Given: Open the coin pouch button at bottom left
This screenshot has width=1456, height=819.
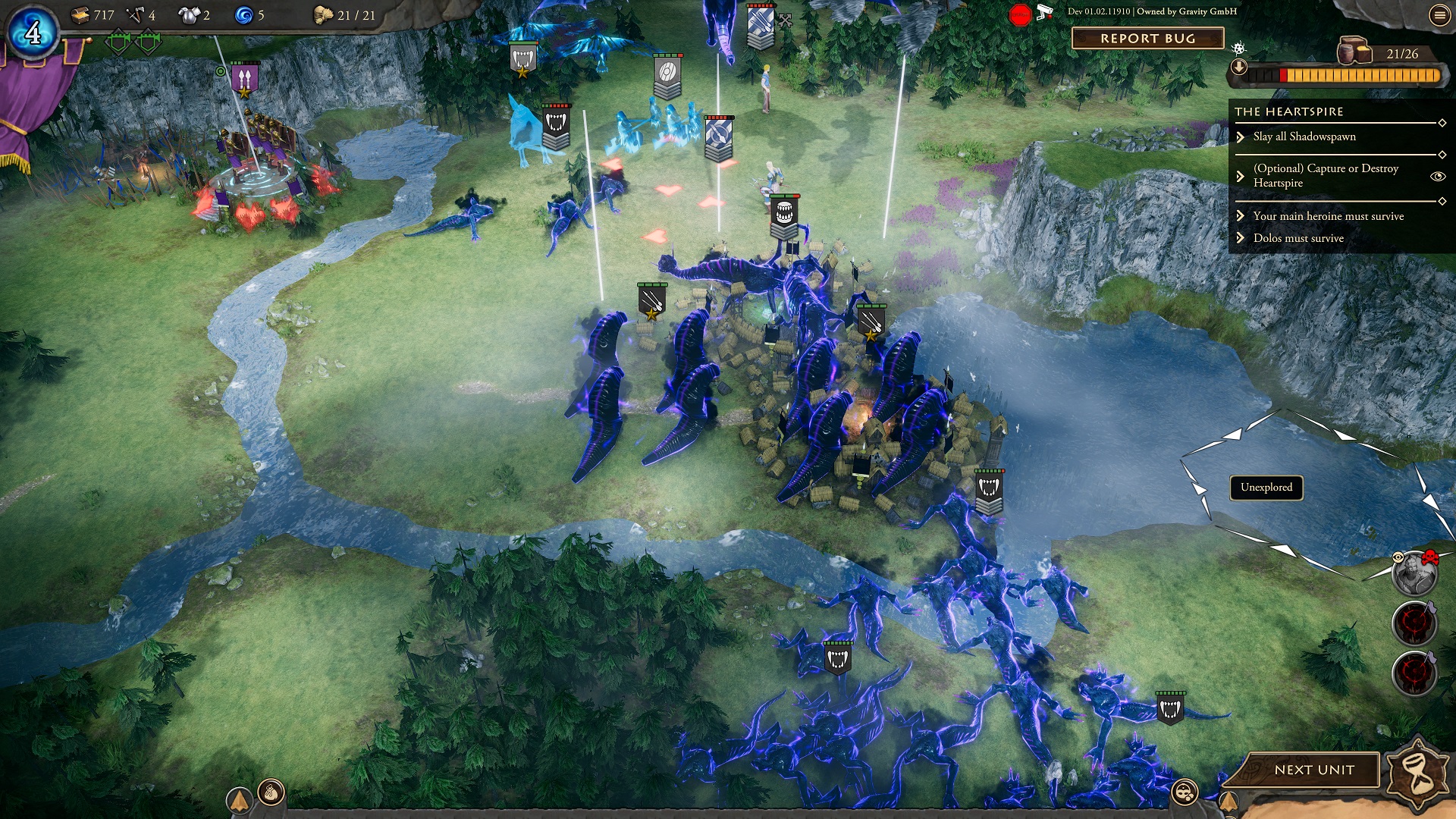Looking at the screenshot, I should (x=271, y=793).
